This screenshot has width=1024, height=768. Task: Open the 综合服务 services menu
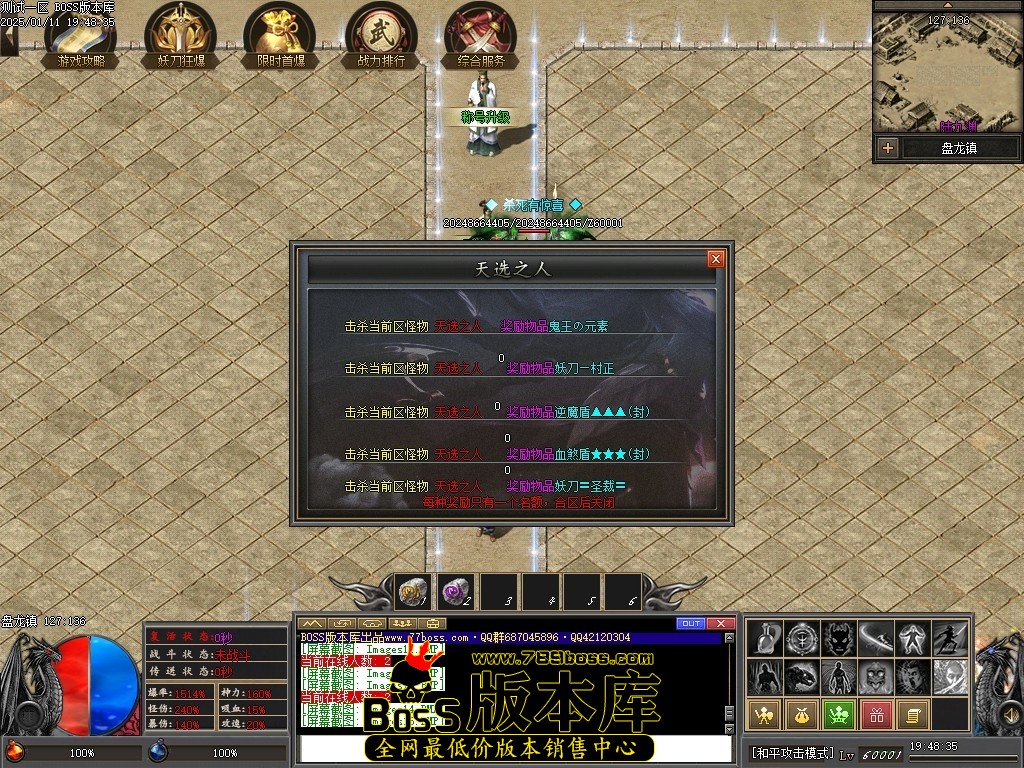point(481,35)
